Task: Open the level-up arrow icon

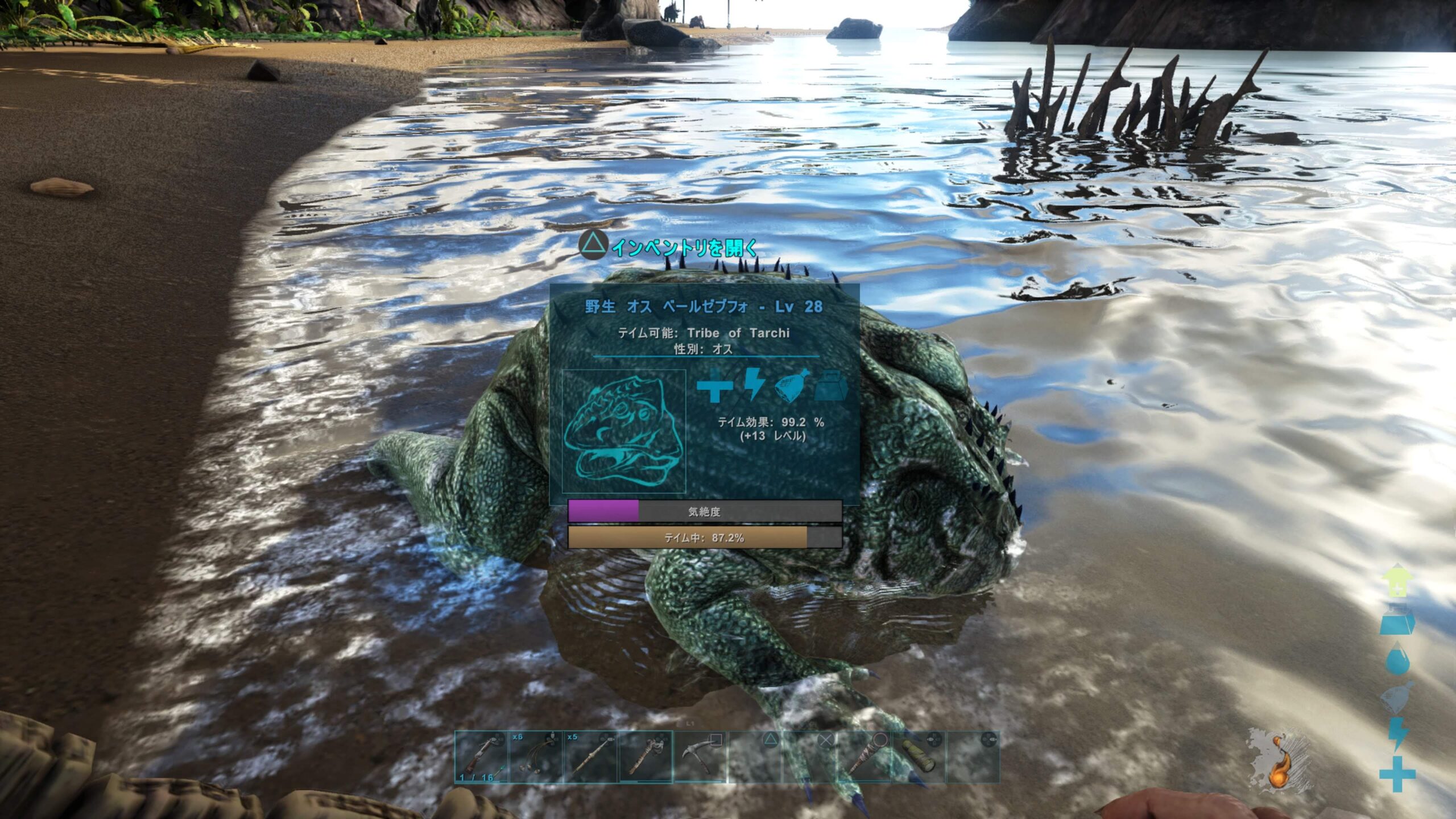Action: tap(1397, 581)
